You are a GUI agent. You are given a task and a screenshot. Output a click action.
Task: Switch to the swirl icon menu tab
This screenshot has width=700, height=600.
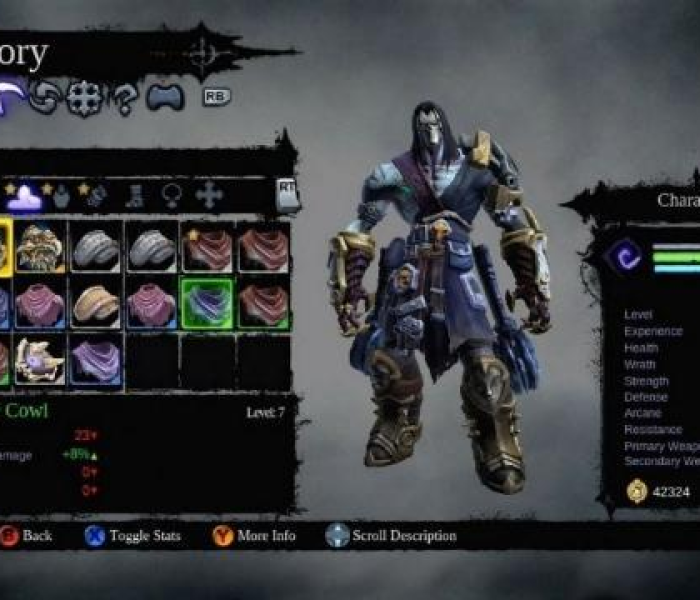coord(46,97)
